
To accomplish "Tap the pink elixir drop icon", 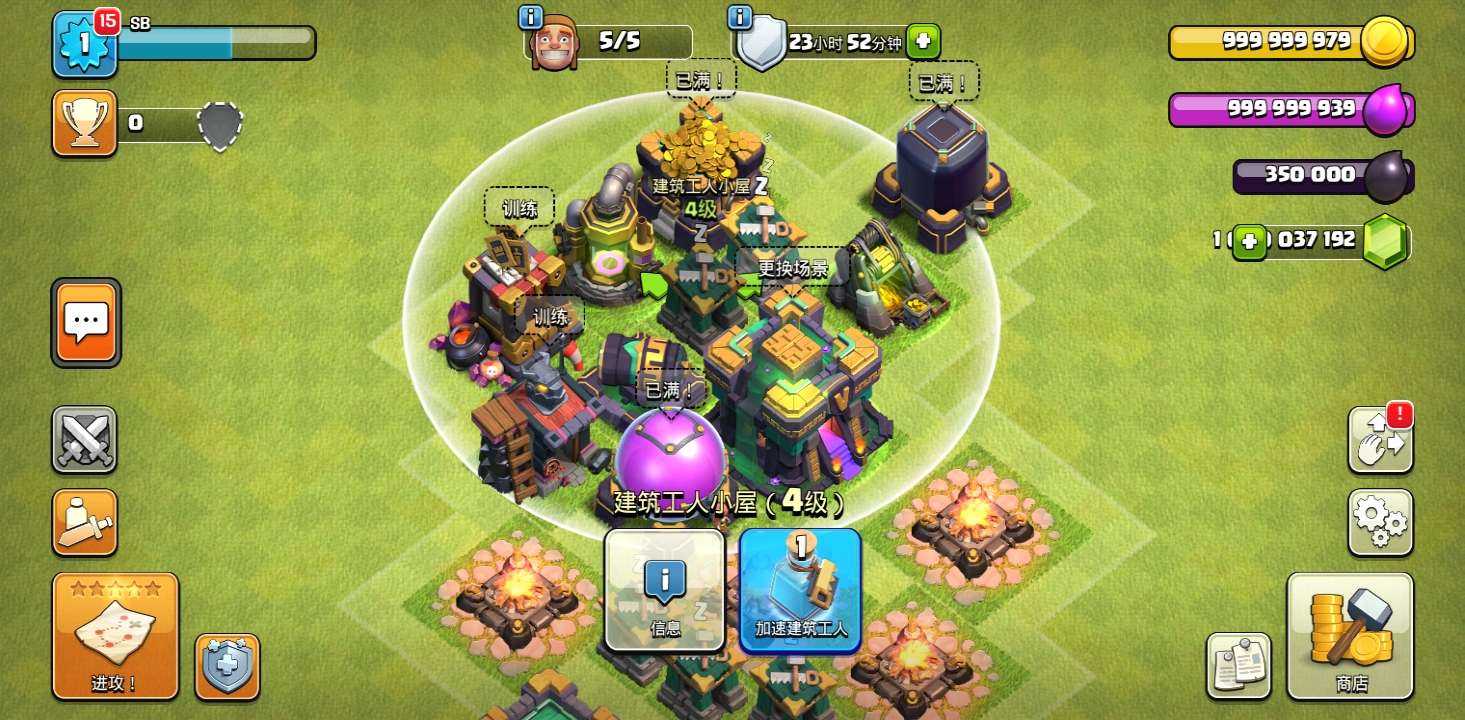I will pos(1386,109).
